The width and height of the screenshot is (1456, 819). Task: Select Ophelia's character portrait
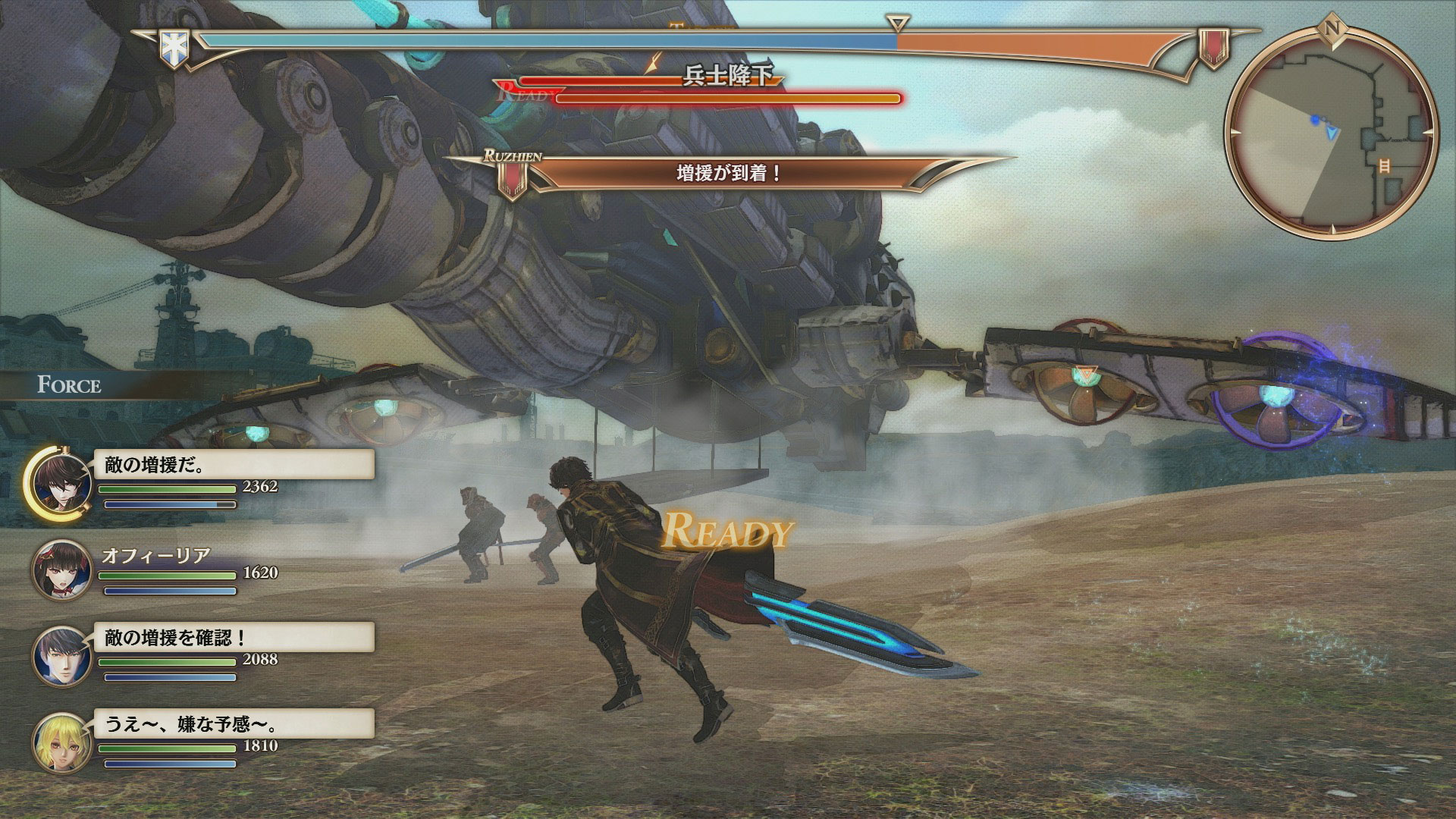click(62, 570)
